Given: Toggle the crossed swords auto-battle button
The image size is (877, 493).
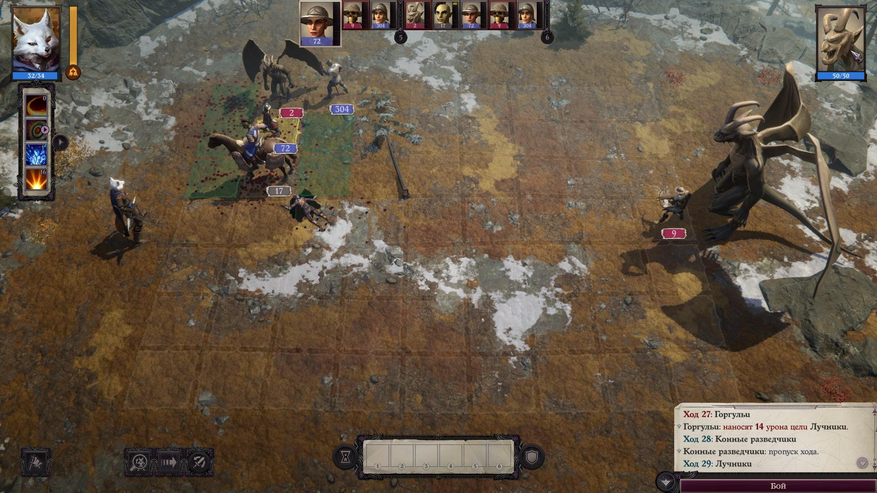Looking at the screenshot, I should click(139, 461).
